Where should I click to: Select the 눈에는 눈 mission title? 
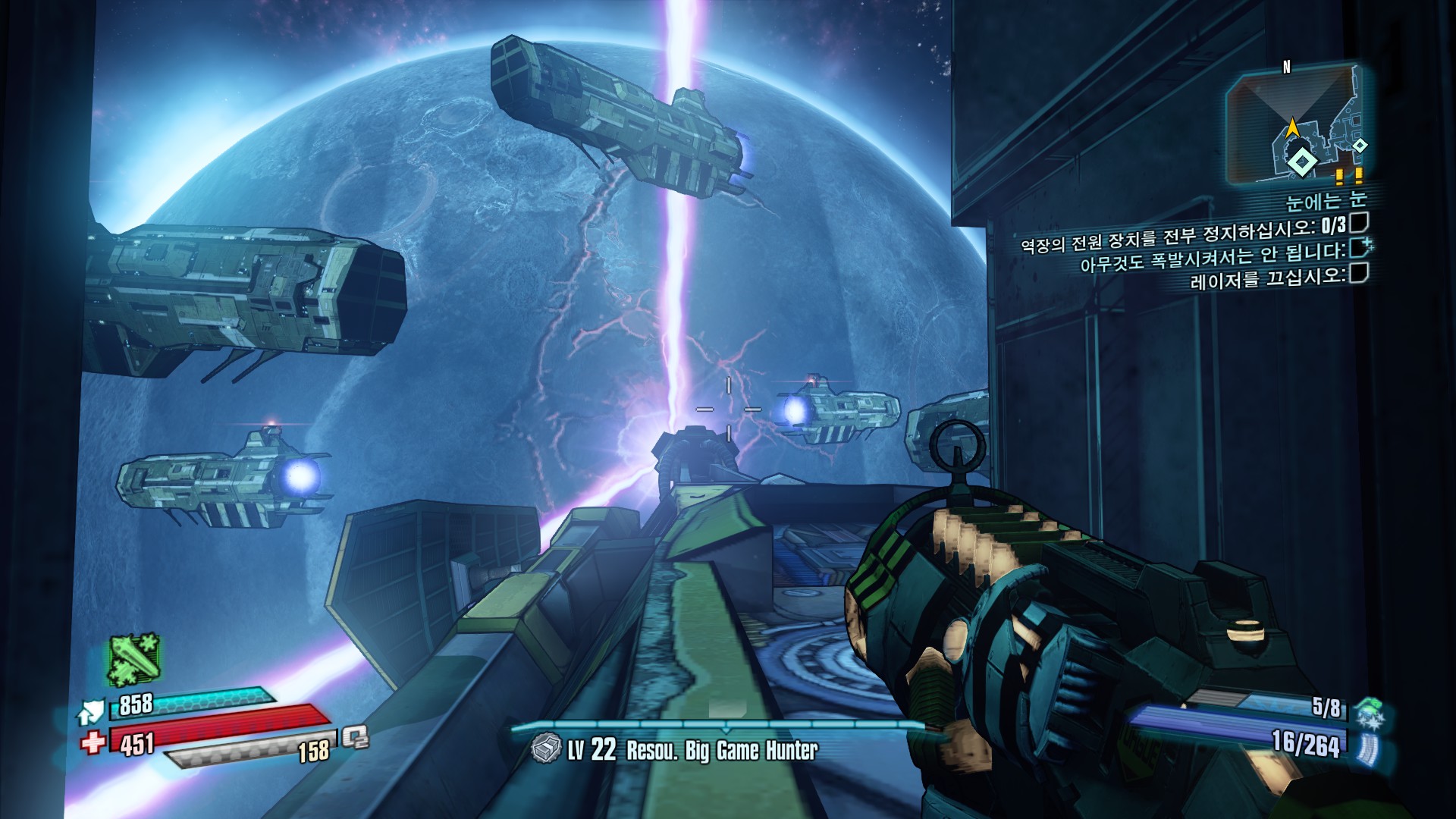[1326, 200]
